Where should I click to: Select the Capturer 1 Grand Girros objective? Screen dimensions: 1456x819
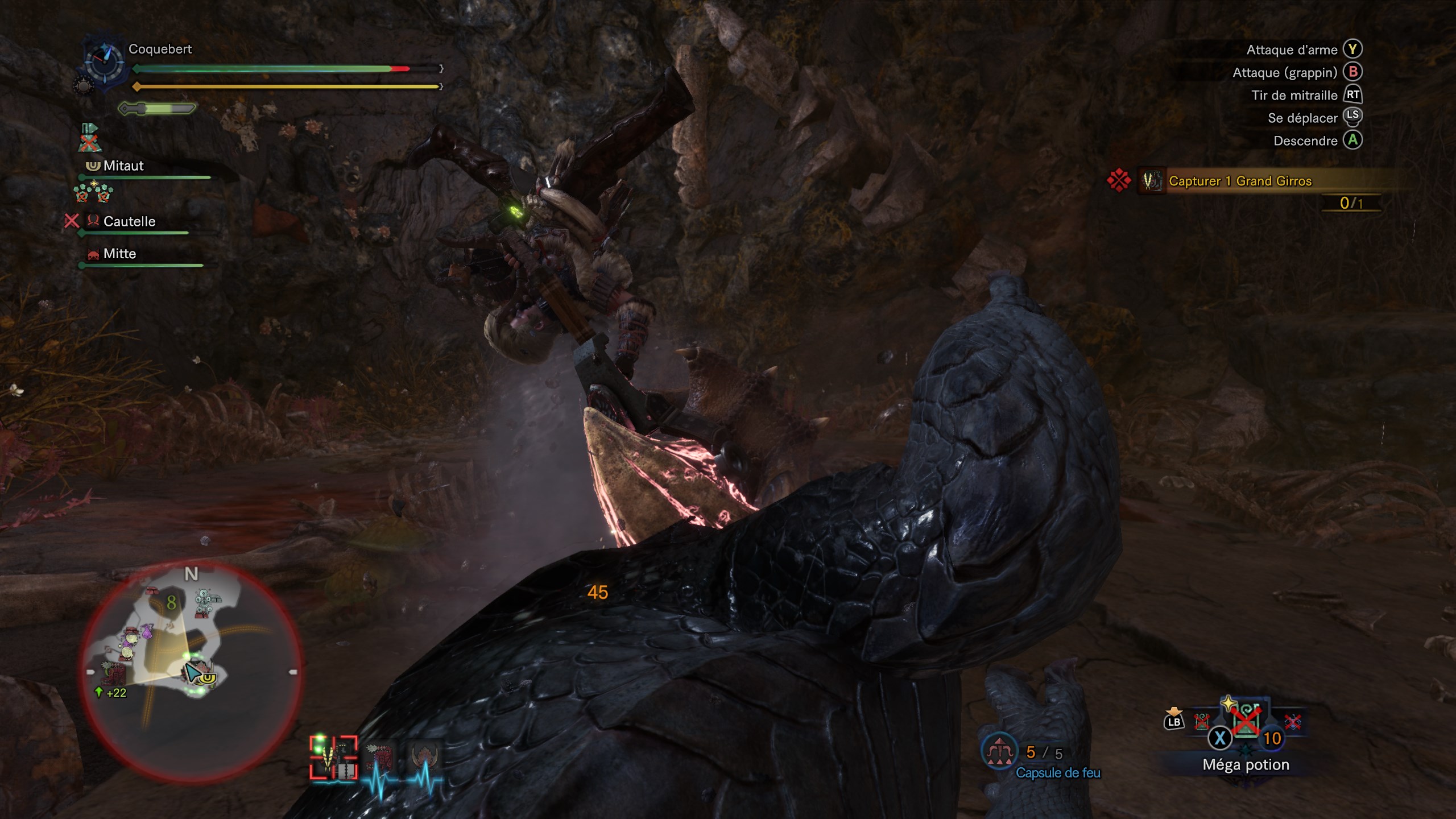(1240, 181)
